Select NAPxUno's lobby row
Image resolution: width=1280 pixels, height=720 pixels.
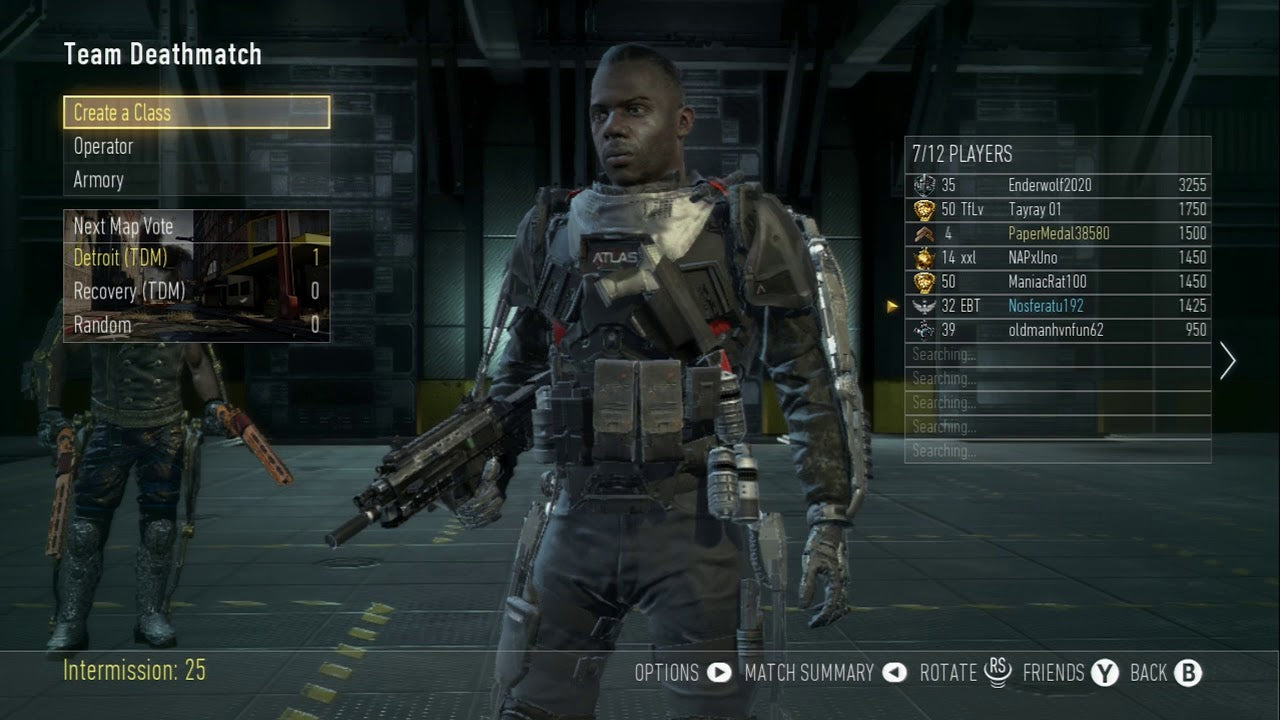(1057, 257)
